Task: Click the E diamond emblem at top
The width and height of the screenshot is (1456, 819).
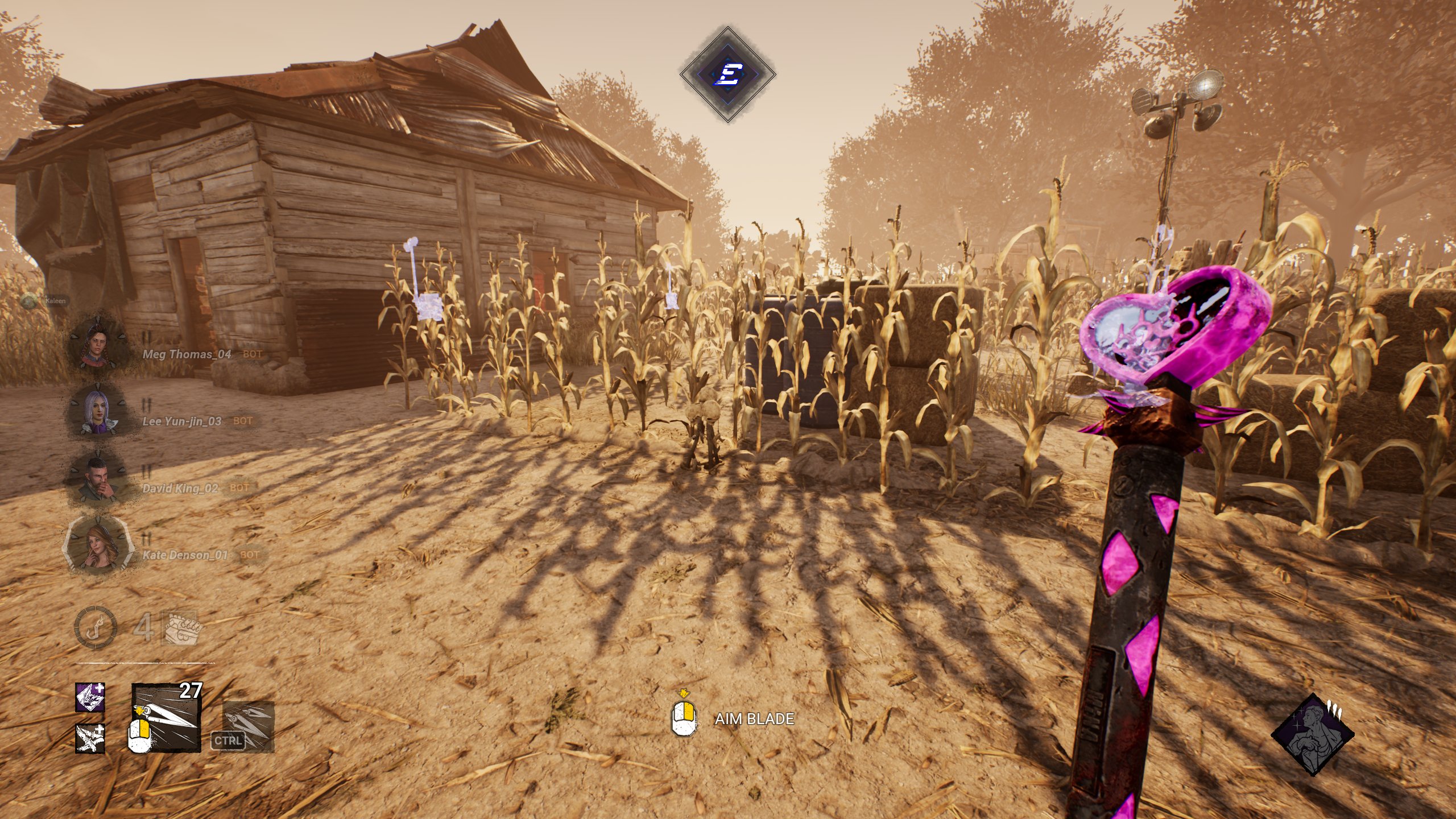Action: (x=728, y=74)
